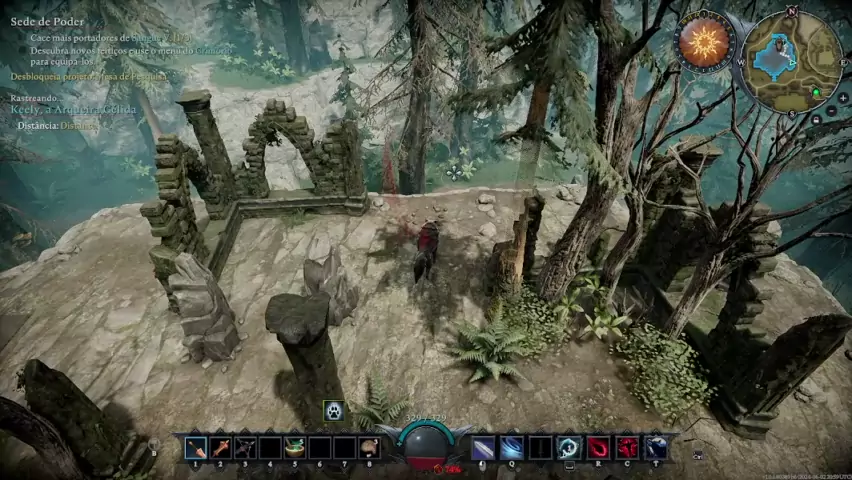Choose the crossbow in hotbar slot 3
The width and height of the screenshot is (852, 480).
click(x=245, y=448)
